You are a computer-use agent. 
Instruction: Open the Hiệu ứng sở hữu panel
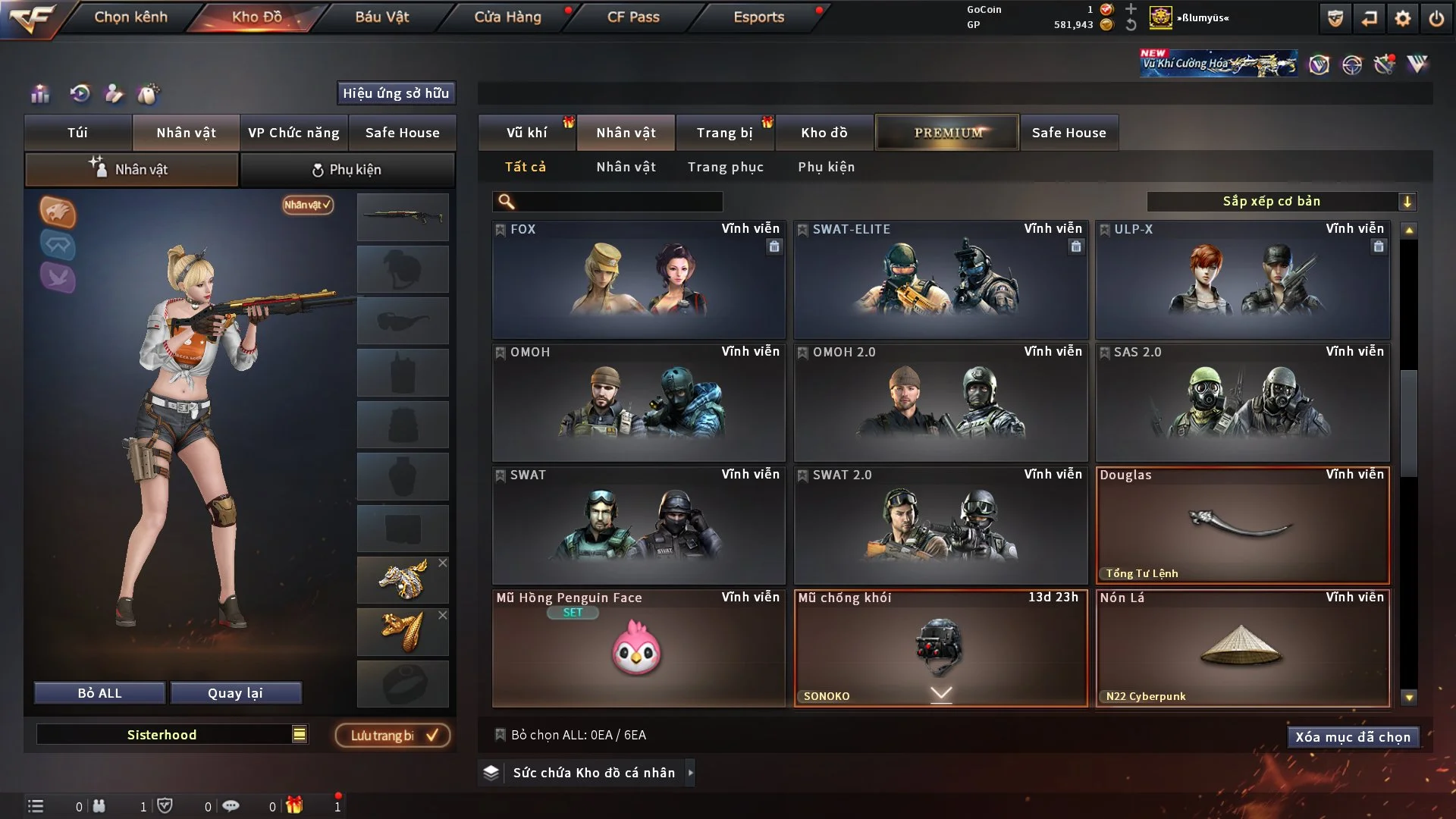tap(396, 93)
